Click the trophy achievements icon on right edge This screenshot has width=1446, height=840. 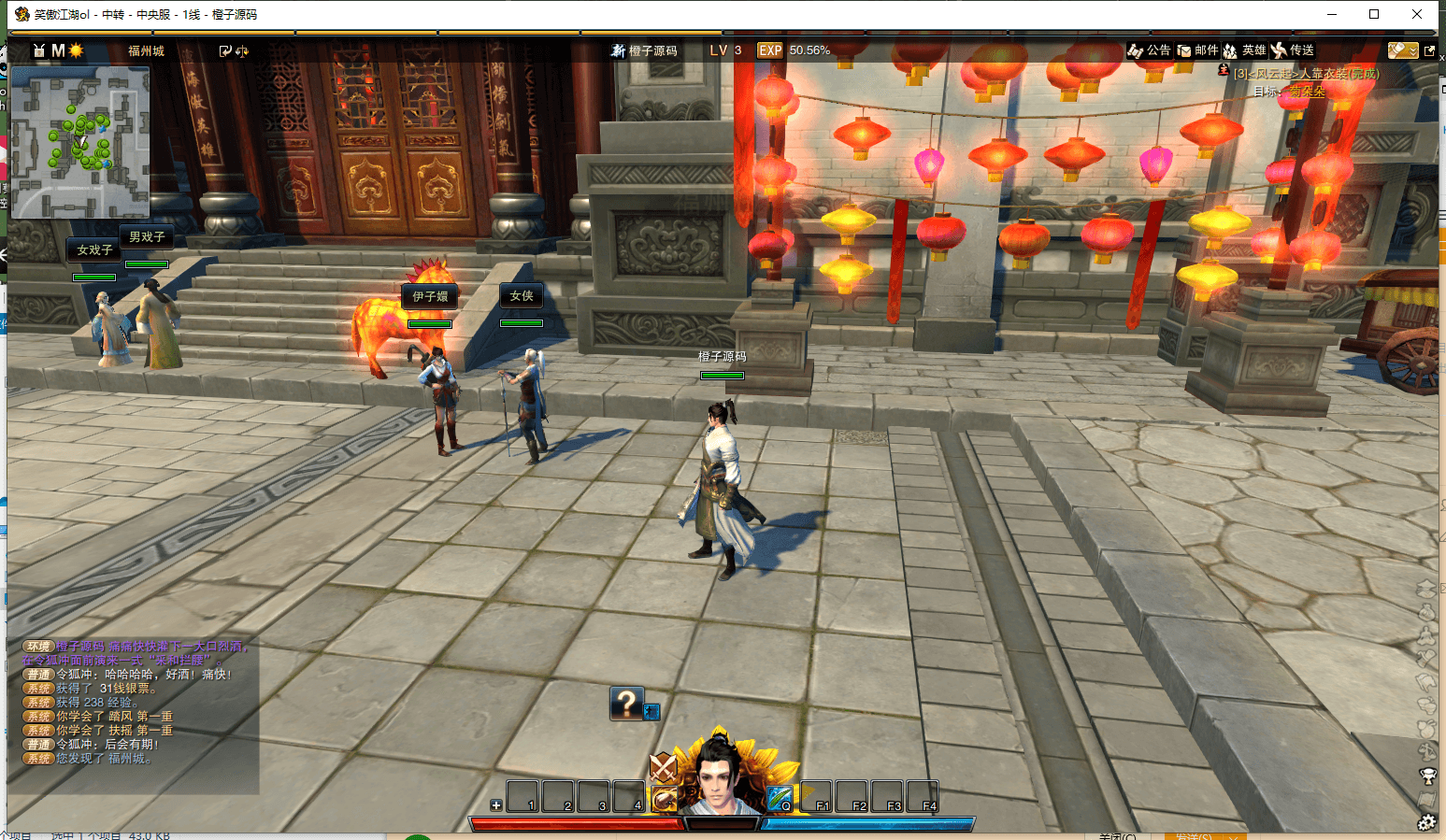coord(1427,774)
